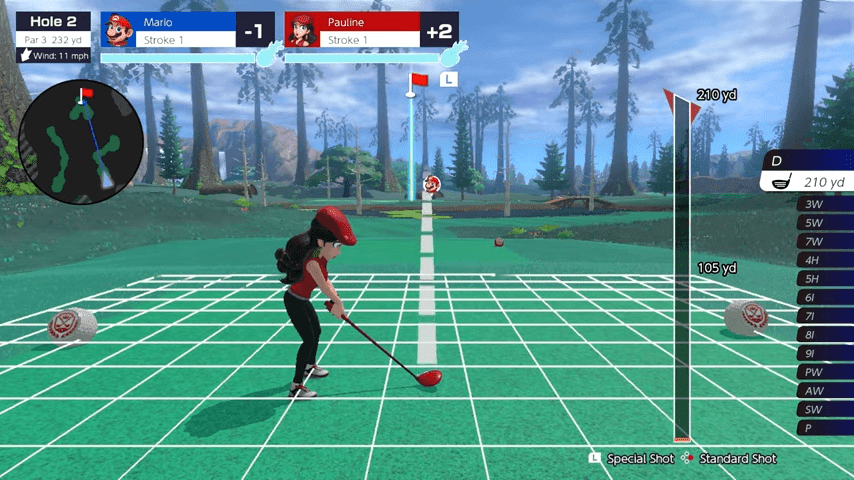854x480 pixels.
Task: Select the AW approach wedge
Action: tap(822, 391)
